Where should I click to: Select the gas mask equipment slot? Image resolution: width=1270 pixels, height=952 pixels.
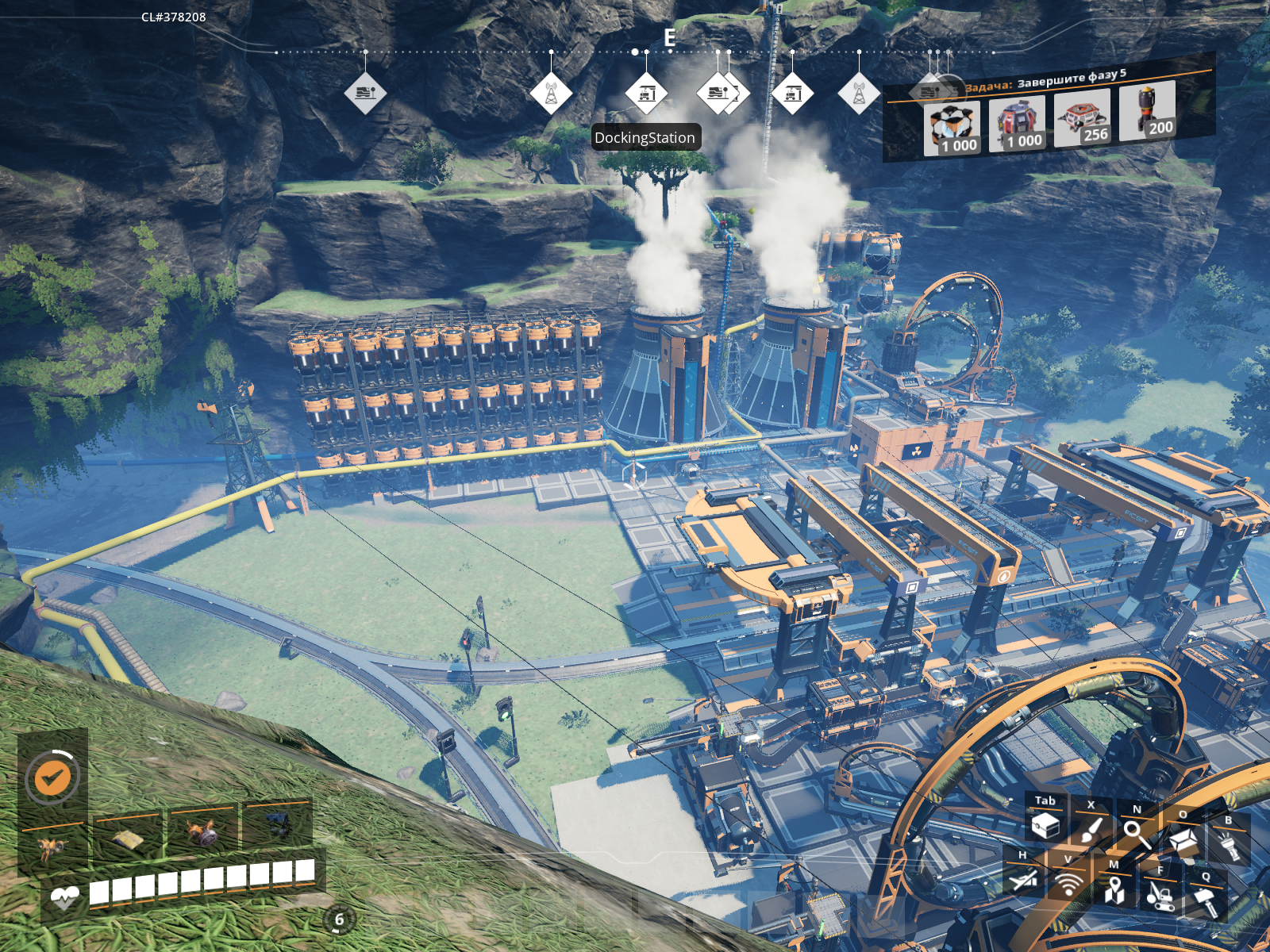pyautogui.click(x=203, y=834)
